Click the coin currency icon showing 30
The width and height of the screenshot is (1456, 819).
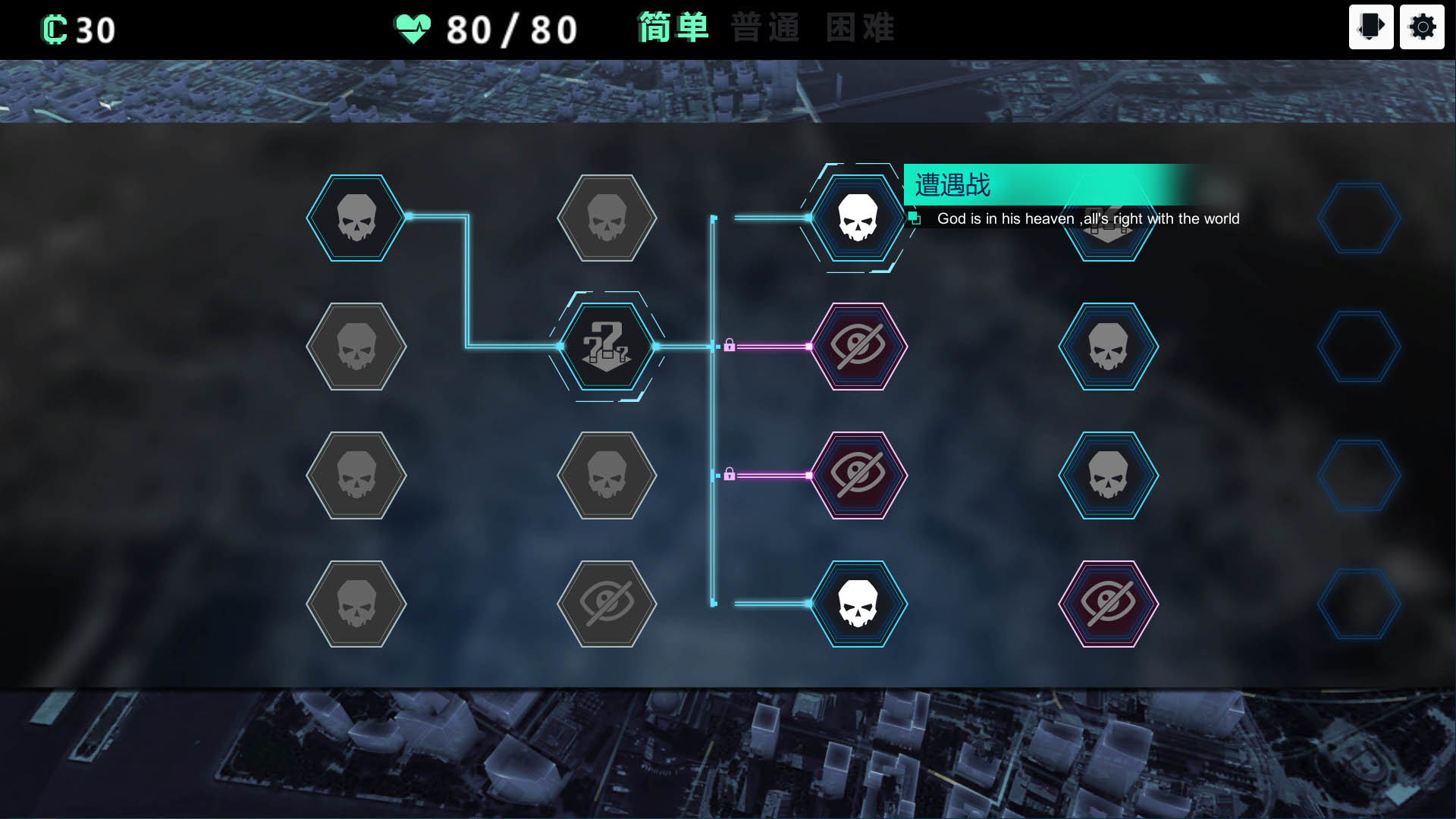(52, 28)
